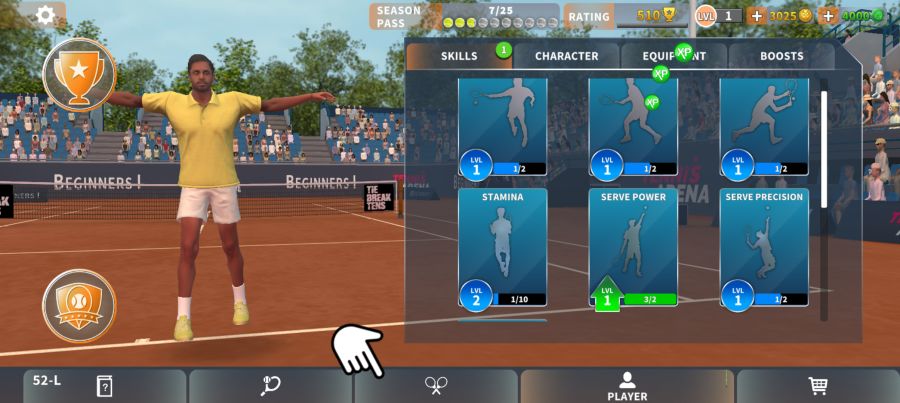Open the crossed rackets menu
The image size is (900, 403).
(436, 386)
